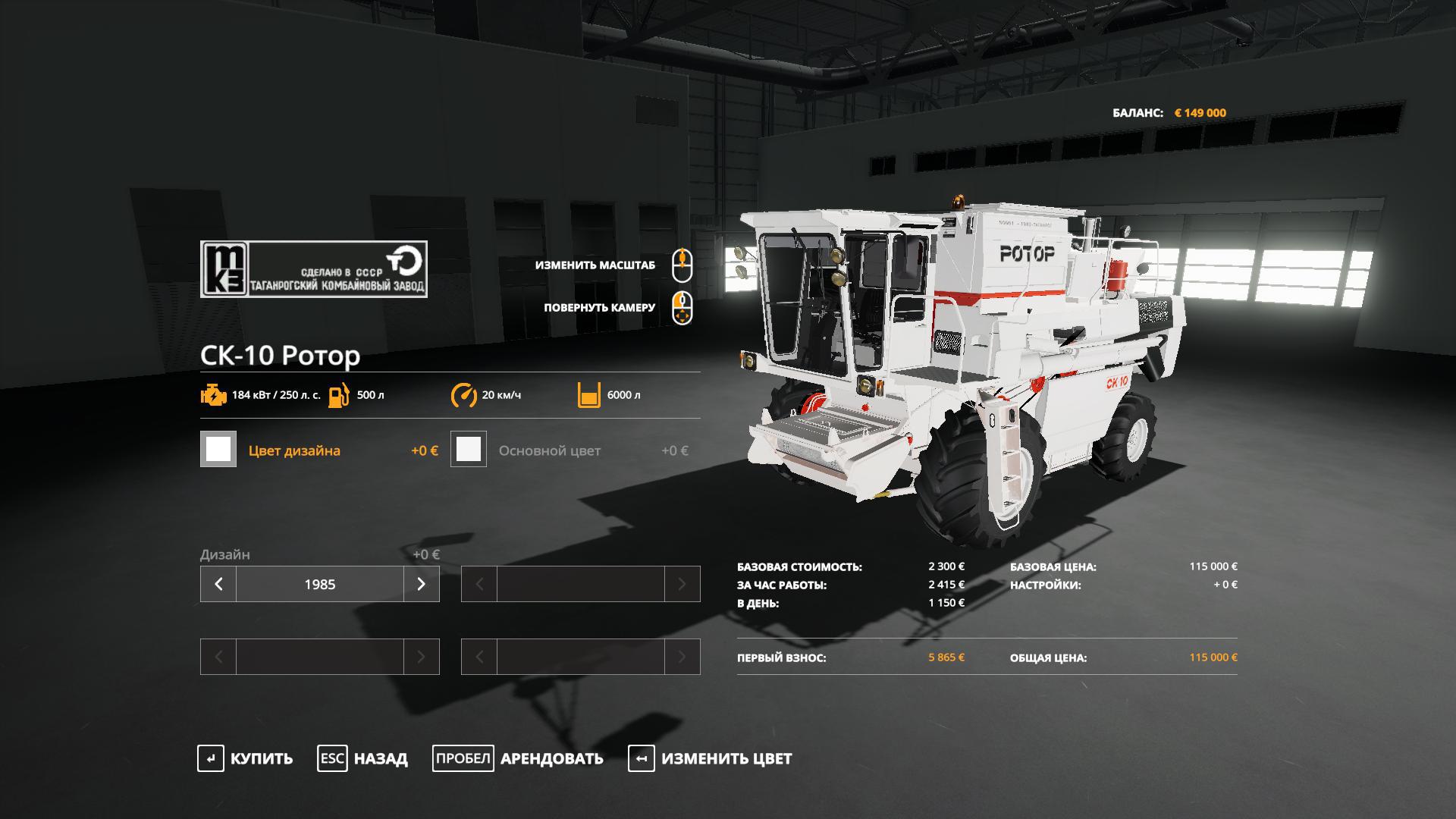
Task: Select the Цвет дизайна color swatch
Action: 218,450
